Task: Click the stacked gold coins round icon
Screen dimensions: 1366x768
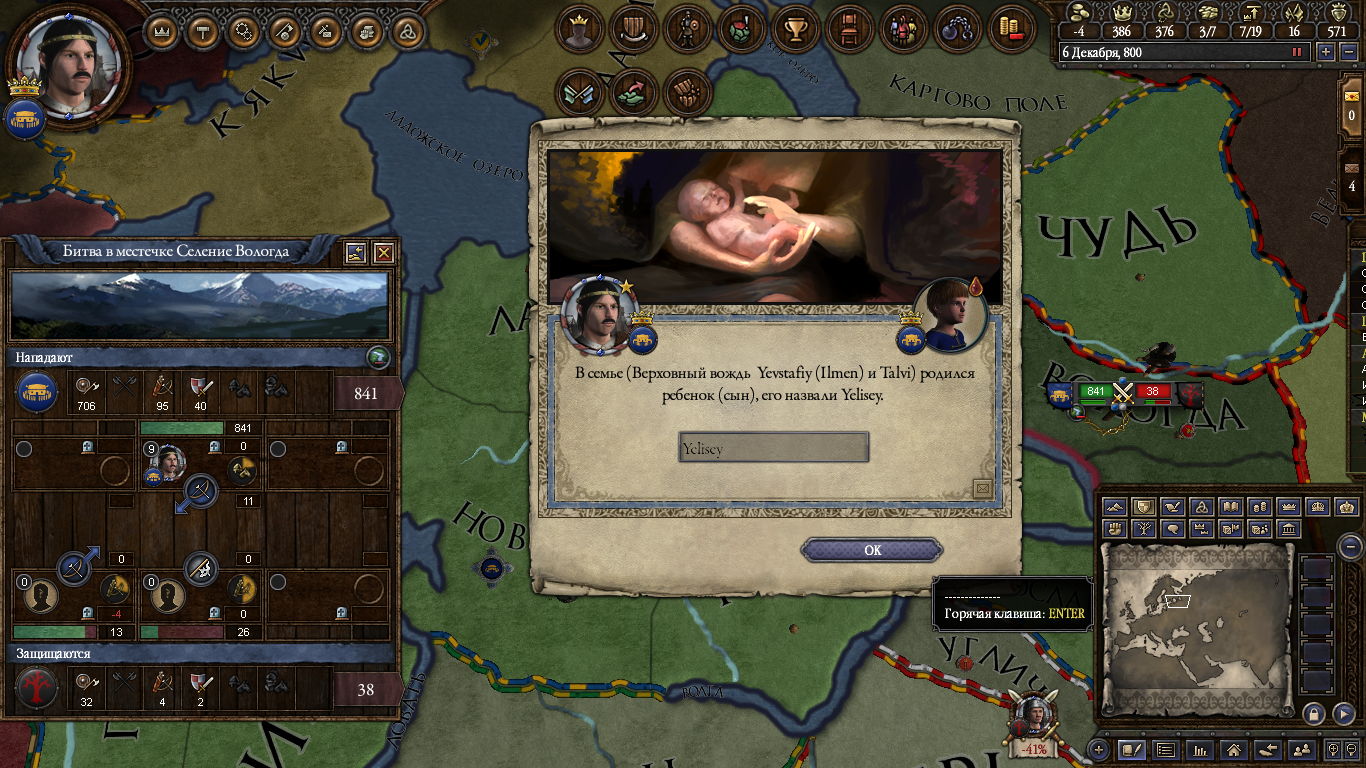Action: [x=1011, y=30]
